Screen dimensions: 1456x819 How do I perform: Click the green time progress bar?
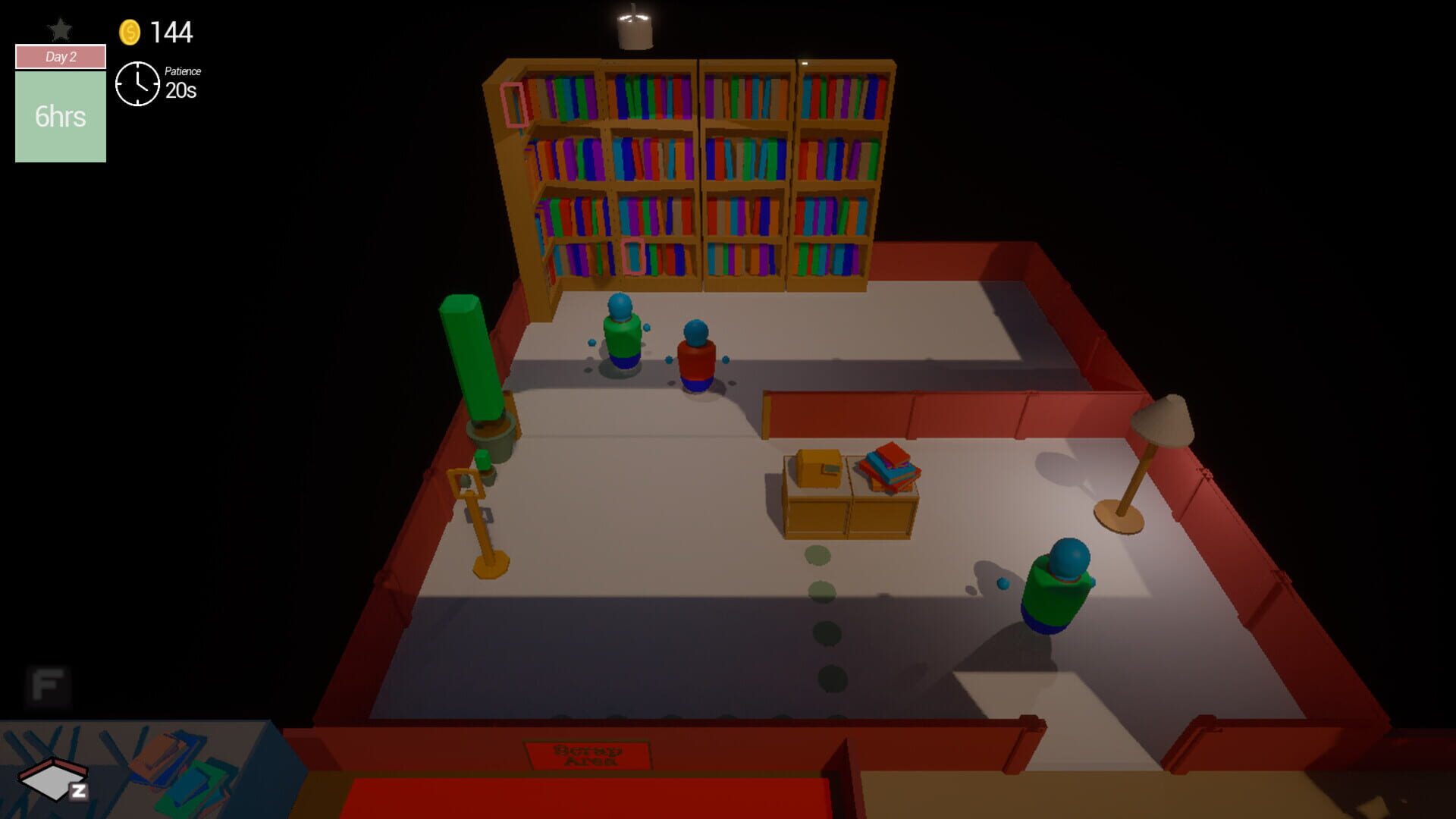point(60,114)
